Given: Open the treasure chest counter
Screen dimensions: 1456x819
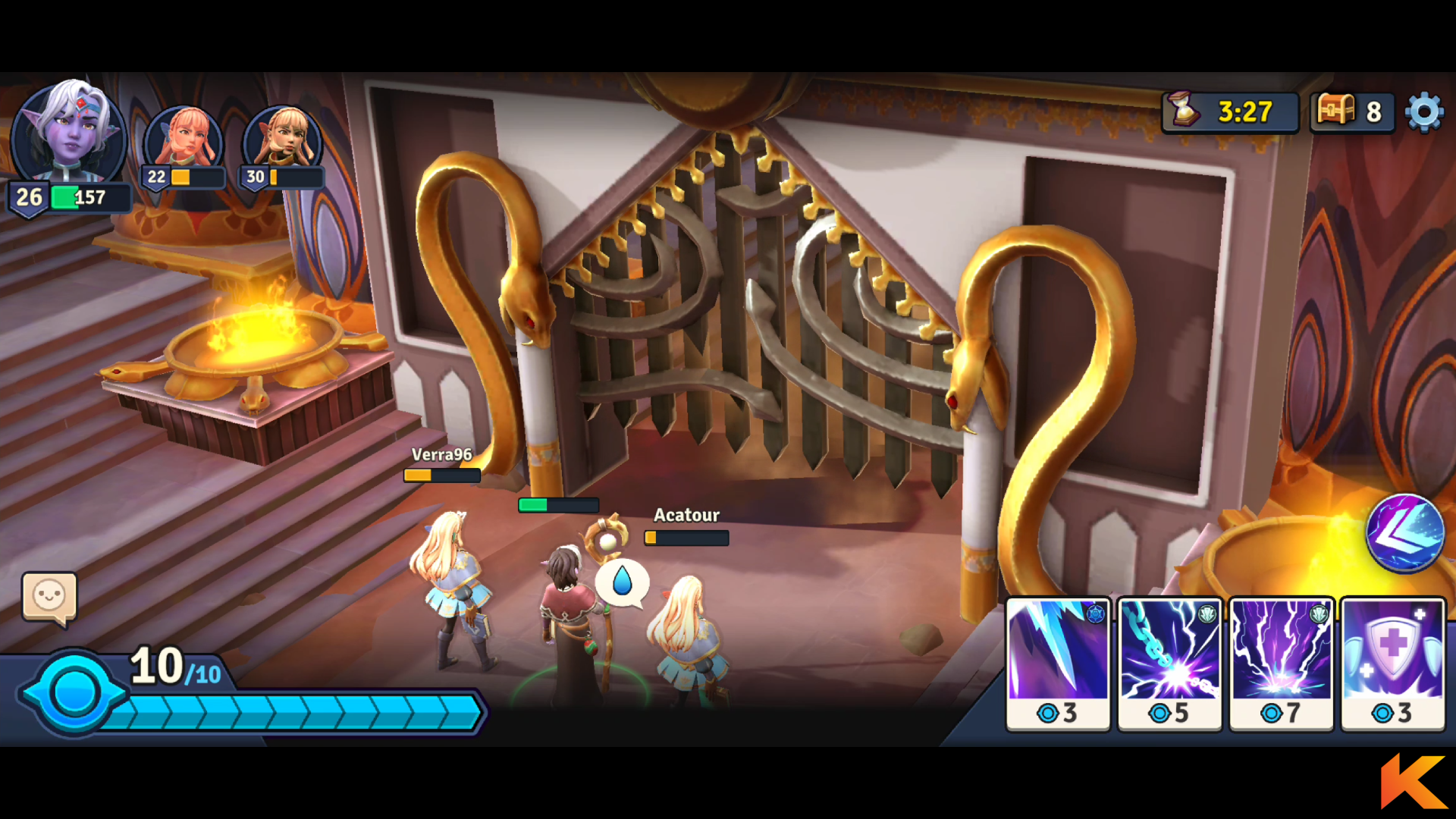Looking at the screenshot, I should coord(1352,112).
